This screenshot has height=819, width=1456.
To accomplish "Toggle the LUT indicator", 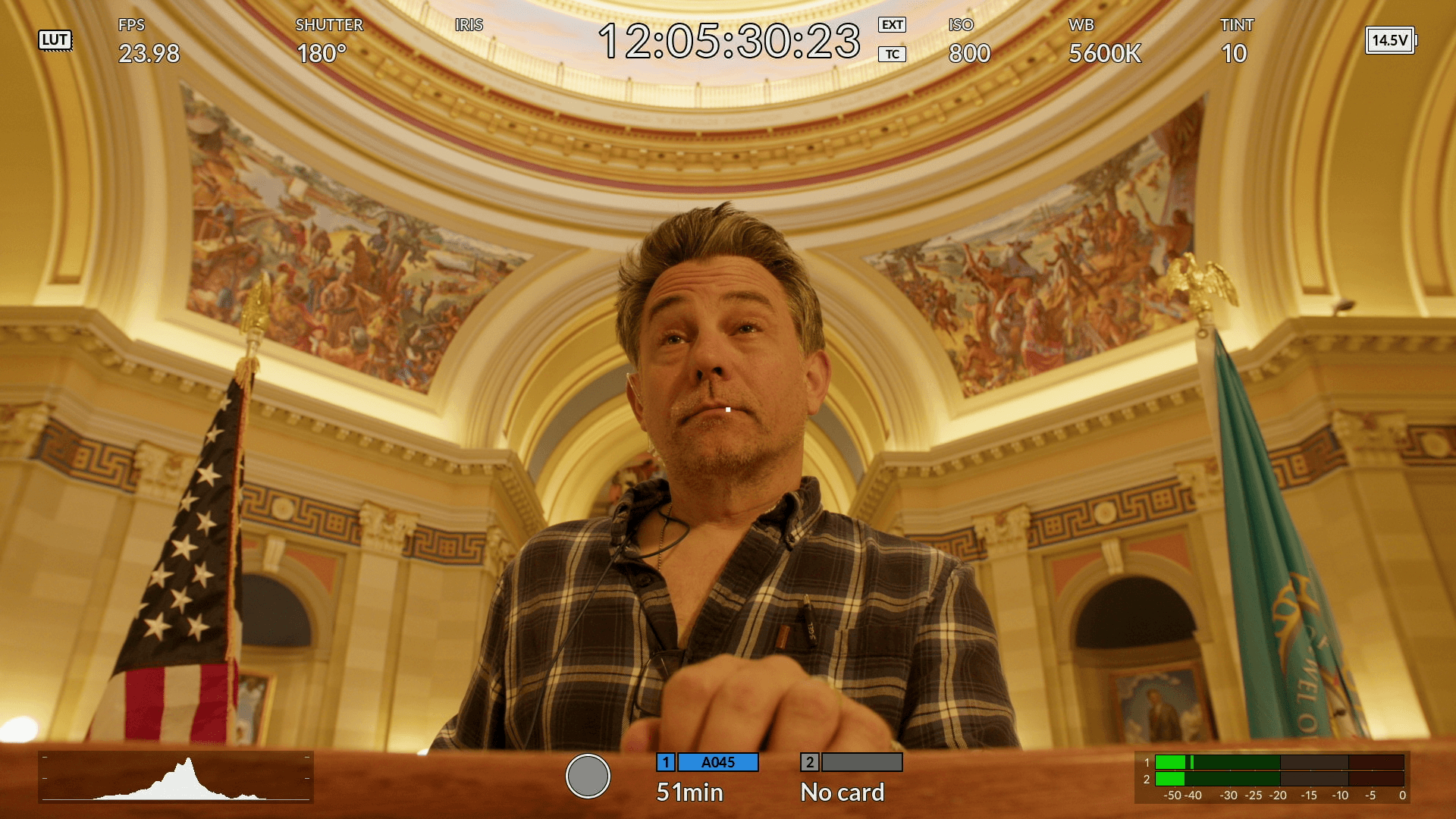I will 55,40.
